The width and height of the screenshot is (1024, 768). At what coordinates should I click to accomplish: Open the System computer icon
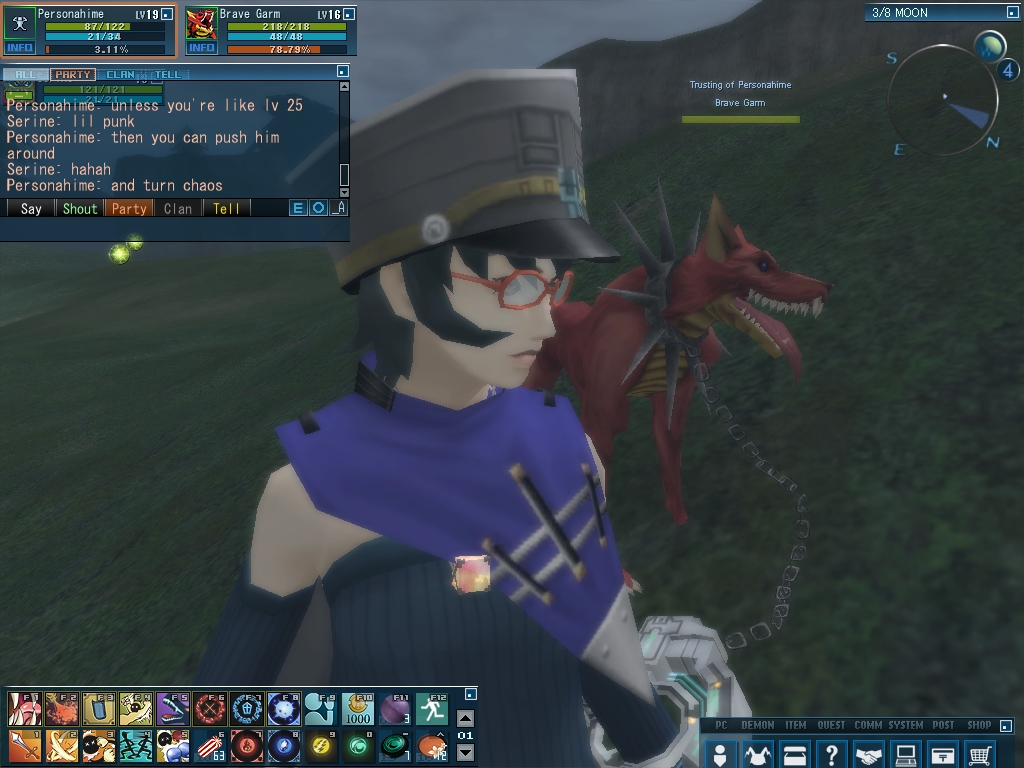coord(905,754)
